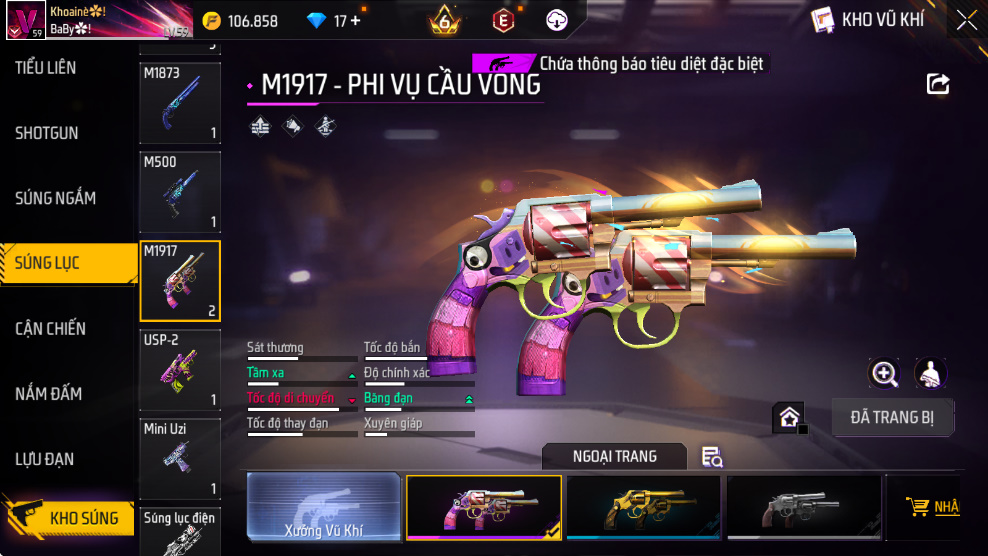The image size is (988, 556).
Task: Select the Súng Ngắm category
Action: (x=56, y=198)
